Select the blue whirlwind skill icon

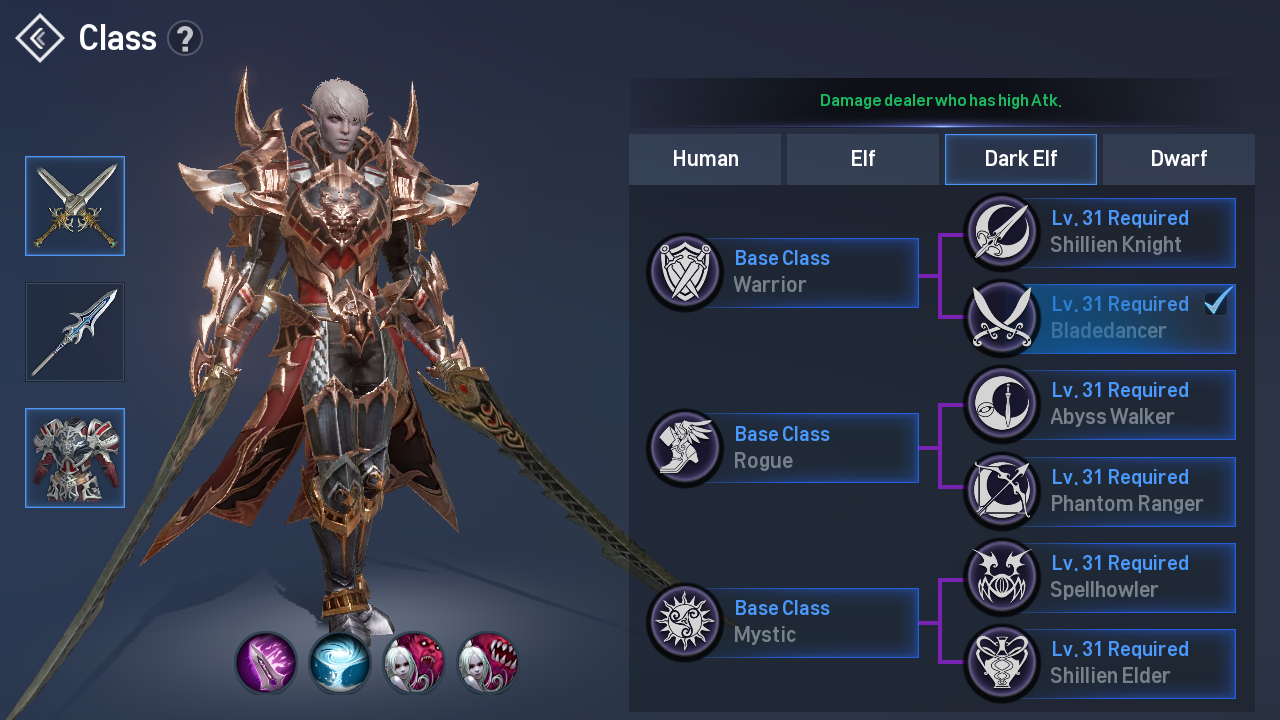coord(340,661)
